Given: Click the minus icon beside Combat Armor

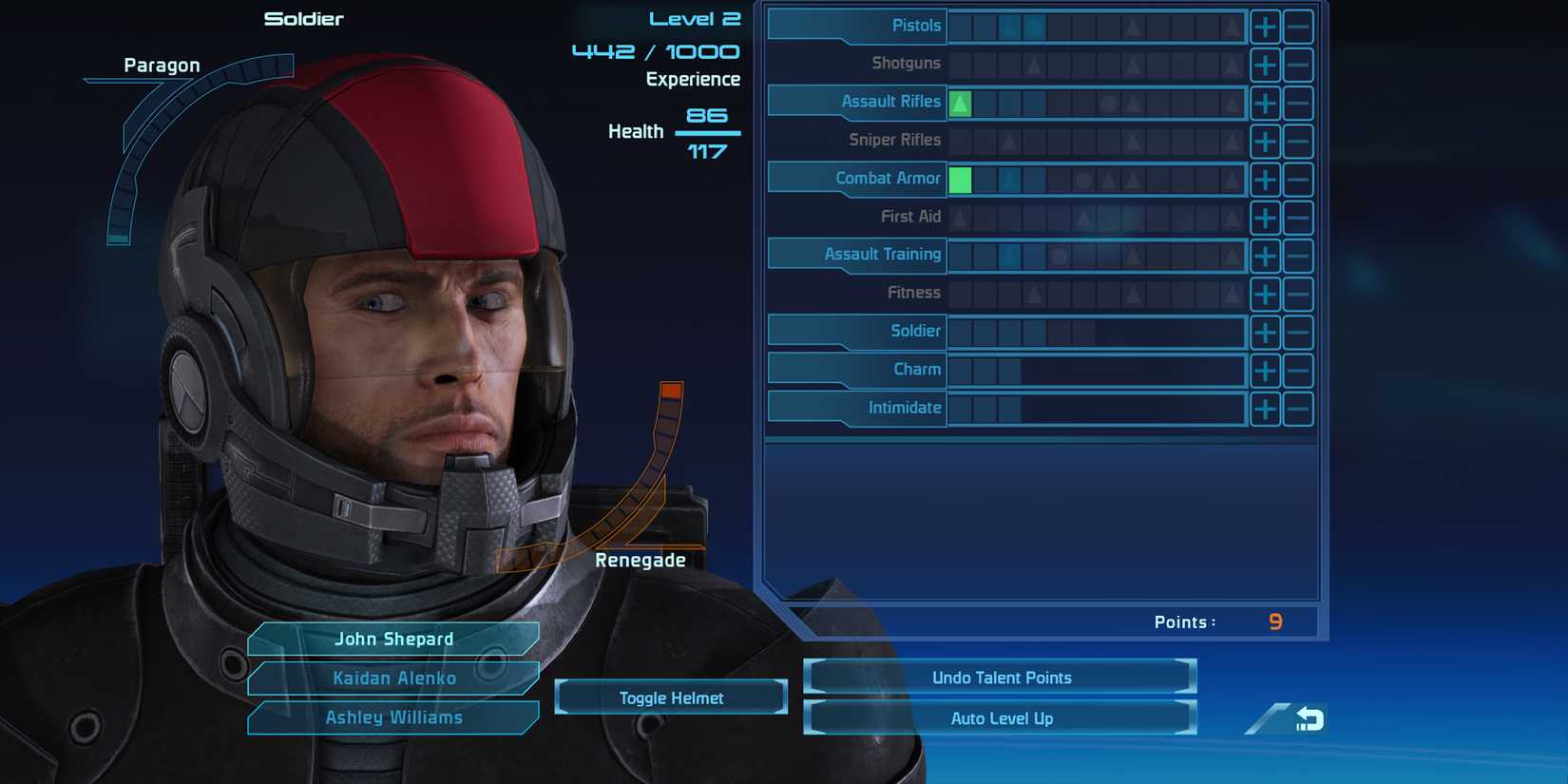Looking at the screenshot, I should (1298, 179).
